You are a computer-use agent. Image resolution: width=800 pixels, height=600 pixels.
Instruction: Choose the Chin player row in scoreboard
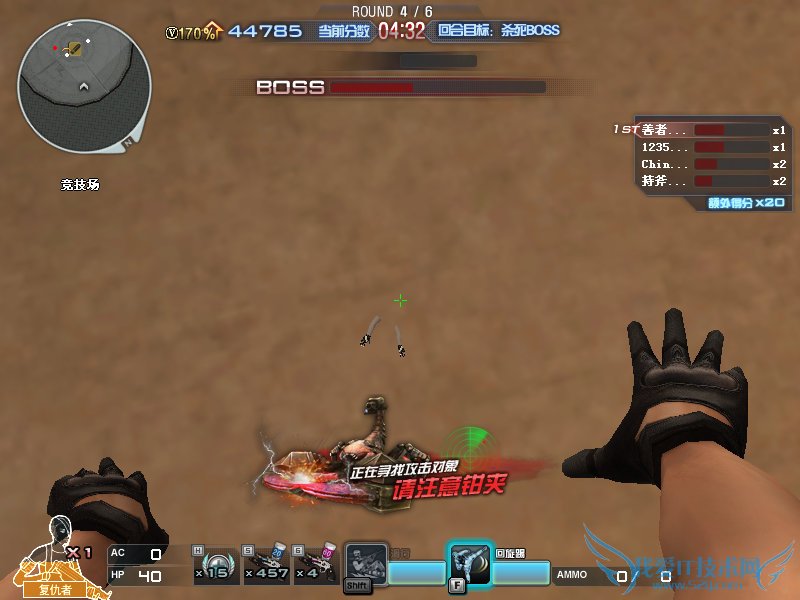[700, 164]
